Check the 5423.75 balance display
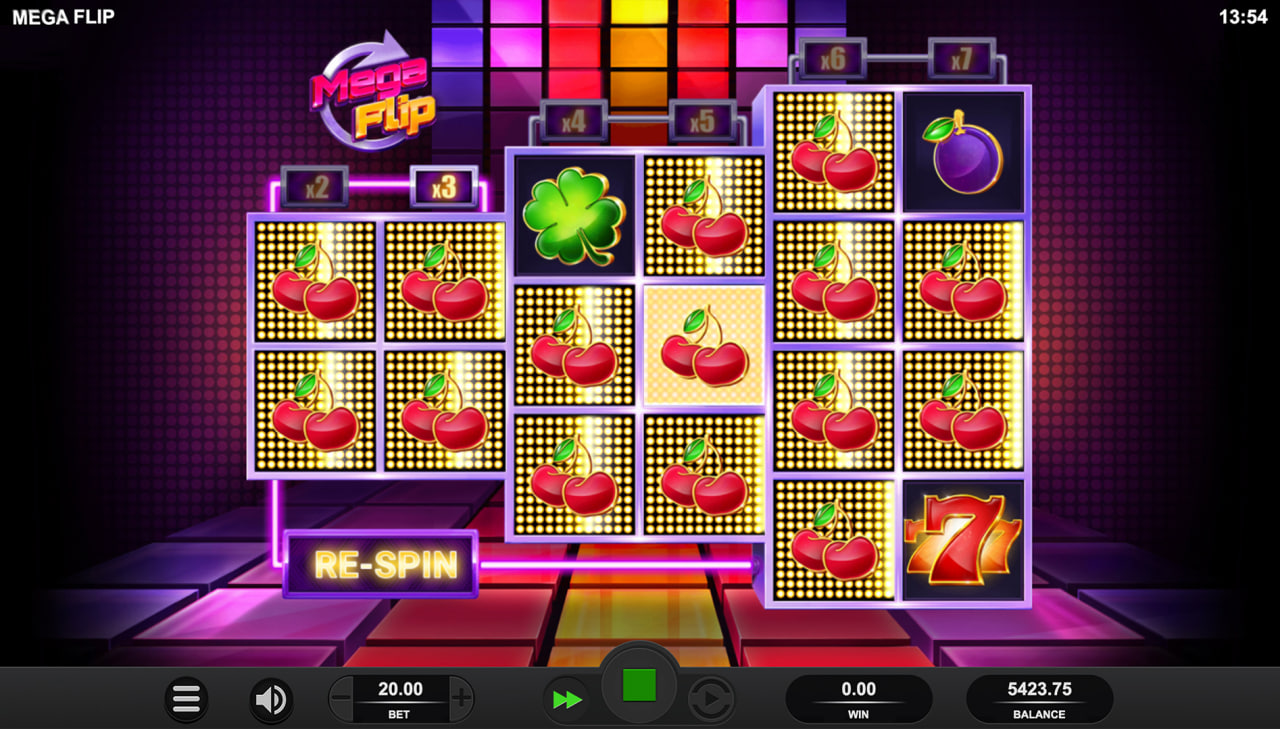 point(1040,697)
